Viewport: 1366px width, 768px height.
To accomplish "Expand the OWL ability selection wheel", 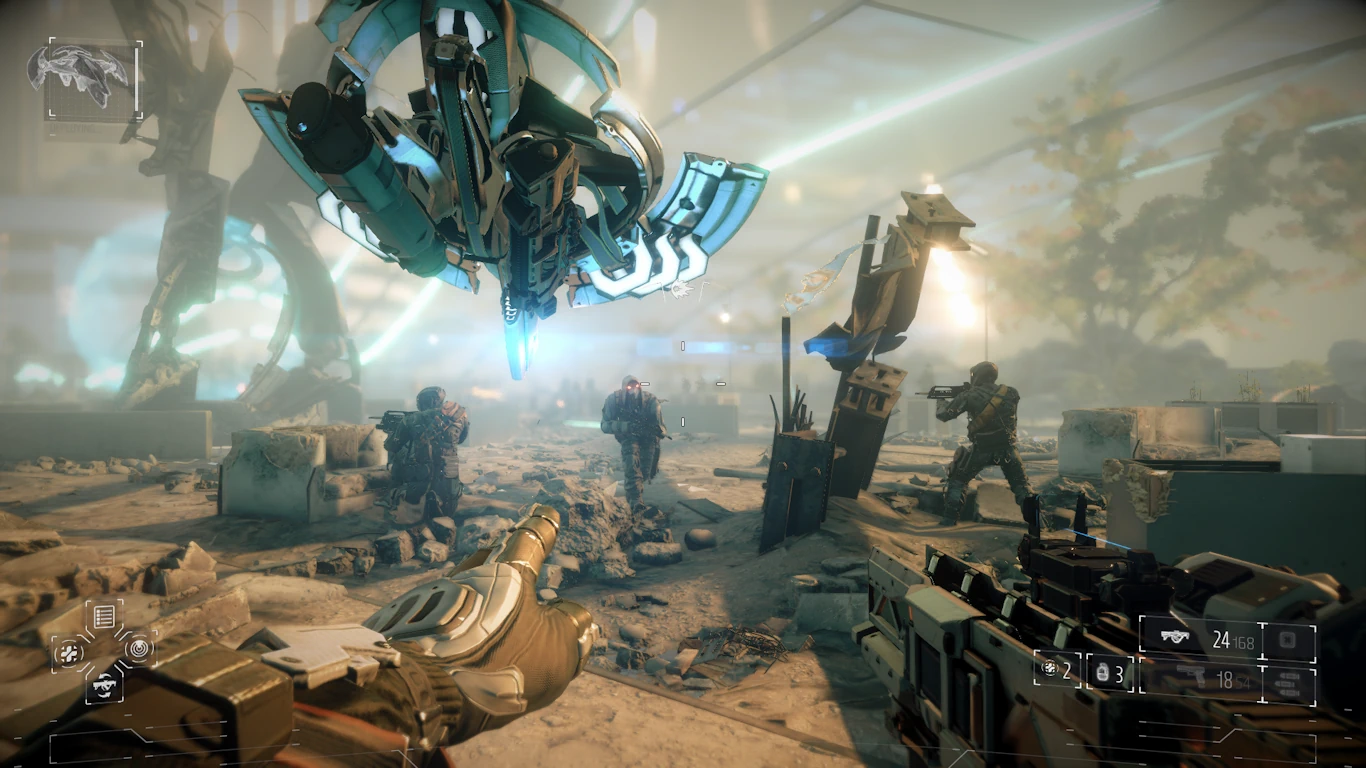I will (x=103, y=651).
